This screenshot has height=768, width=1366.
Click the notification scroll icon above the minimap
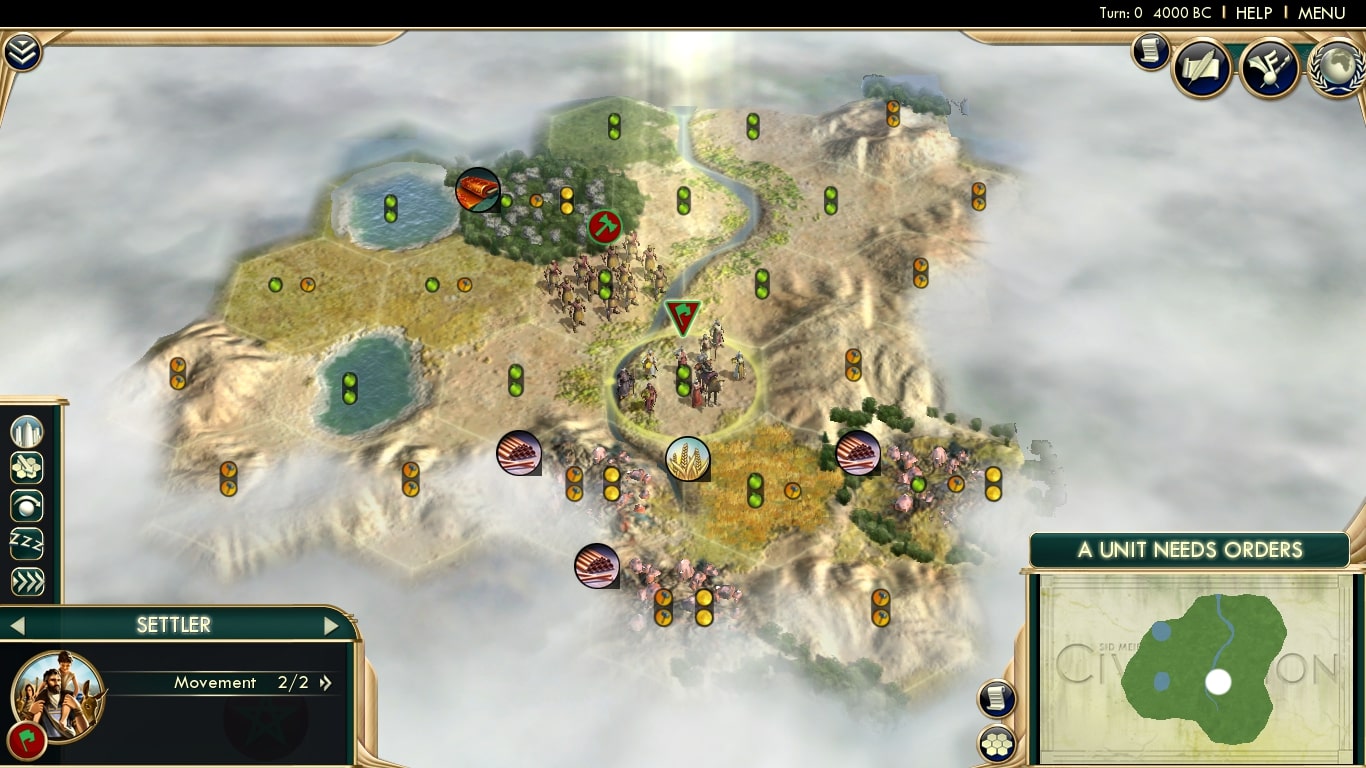coord(996,698)
